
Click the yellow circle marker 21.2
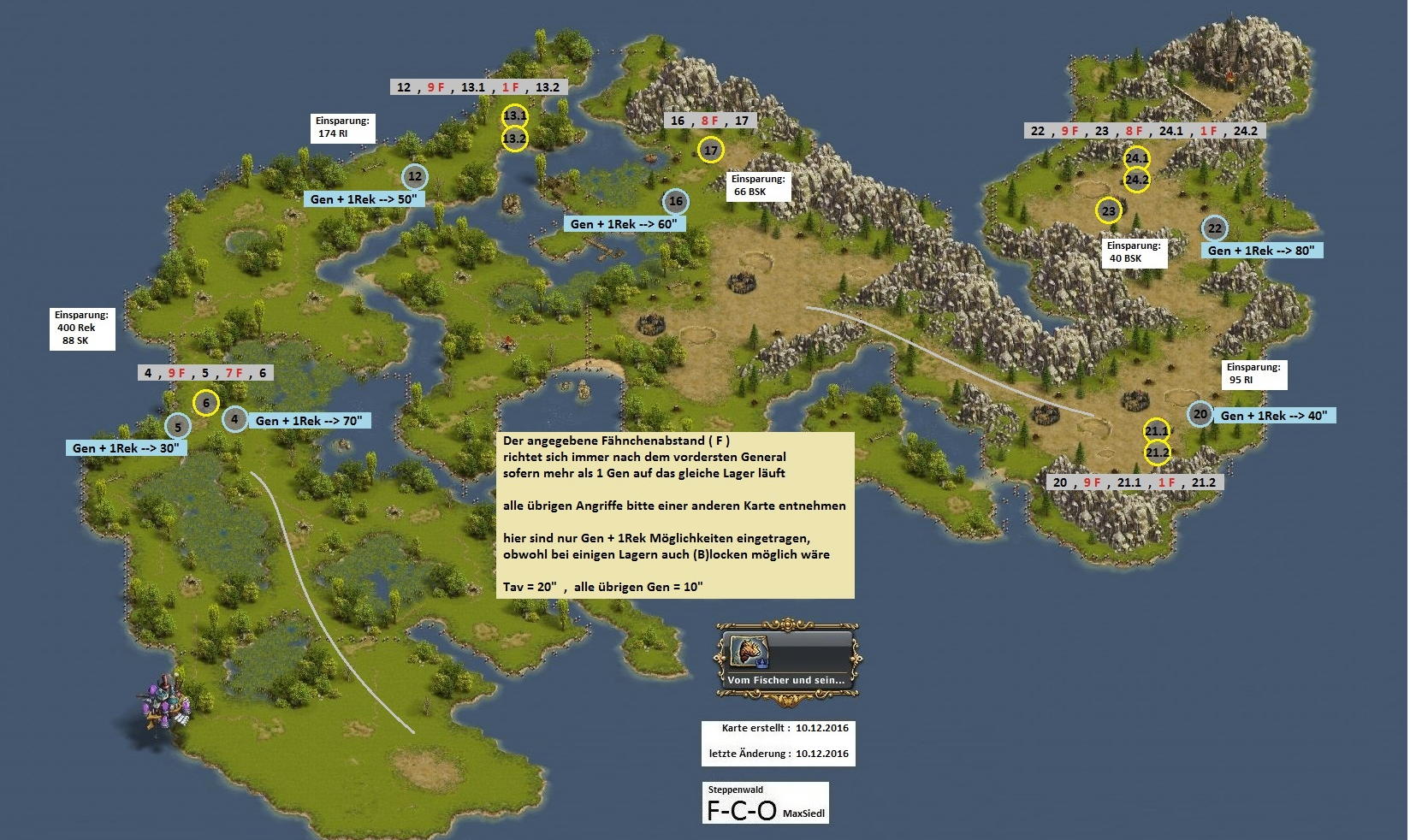[x=1158, y=453]
